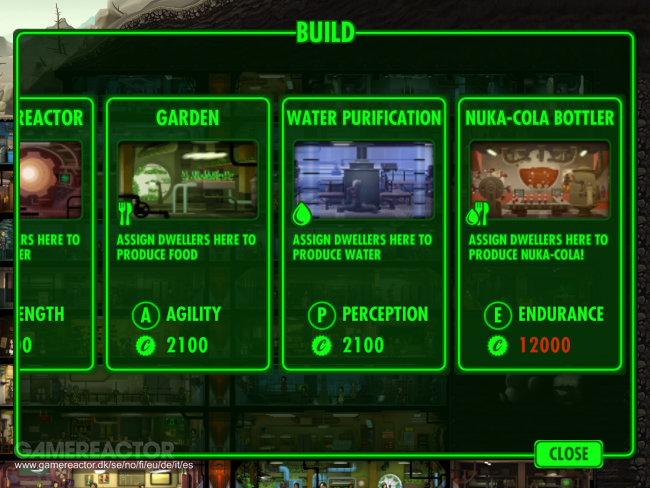Choose the Water Purification room card
Image resolution: width=650 pixels, height=488 pixels.
(x=363, y=235)
